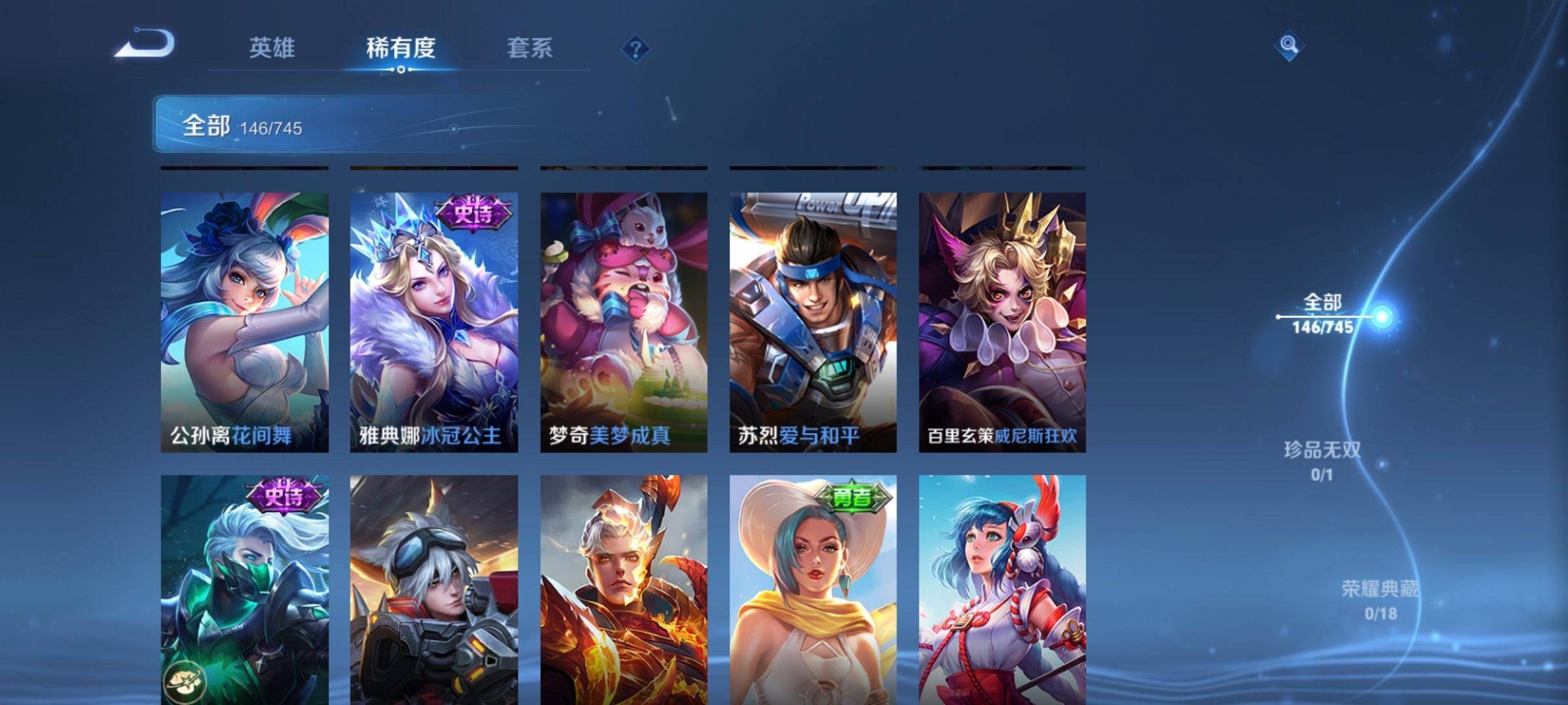
Task: Pick the 苏烈 爱与和平 skin card
Action: tap(813, 322)
